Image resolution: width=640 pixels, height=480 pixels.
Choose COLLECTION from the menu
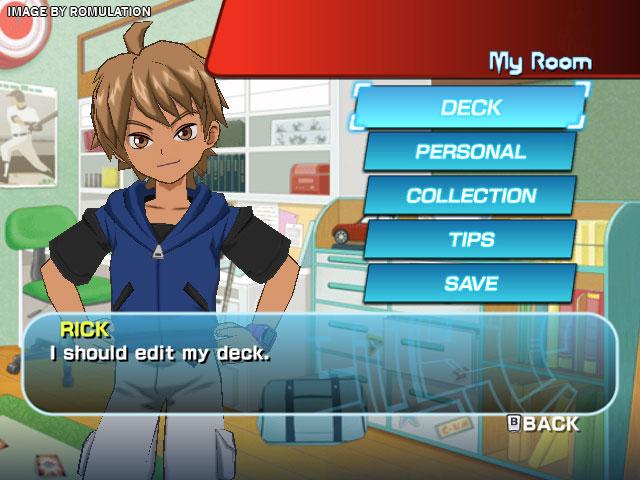tap(470, 196)
